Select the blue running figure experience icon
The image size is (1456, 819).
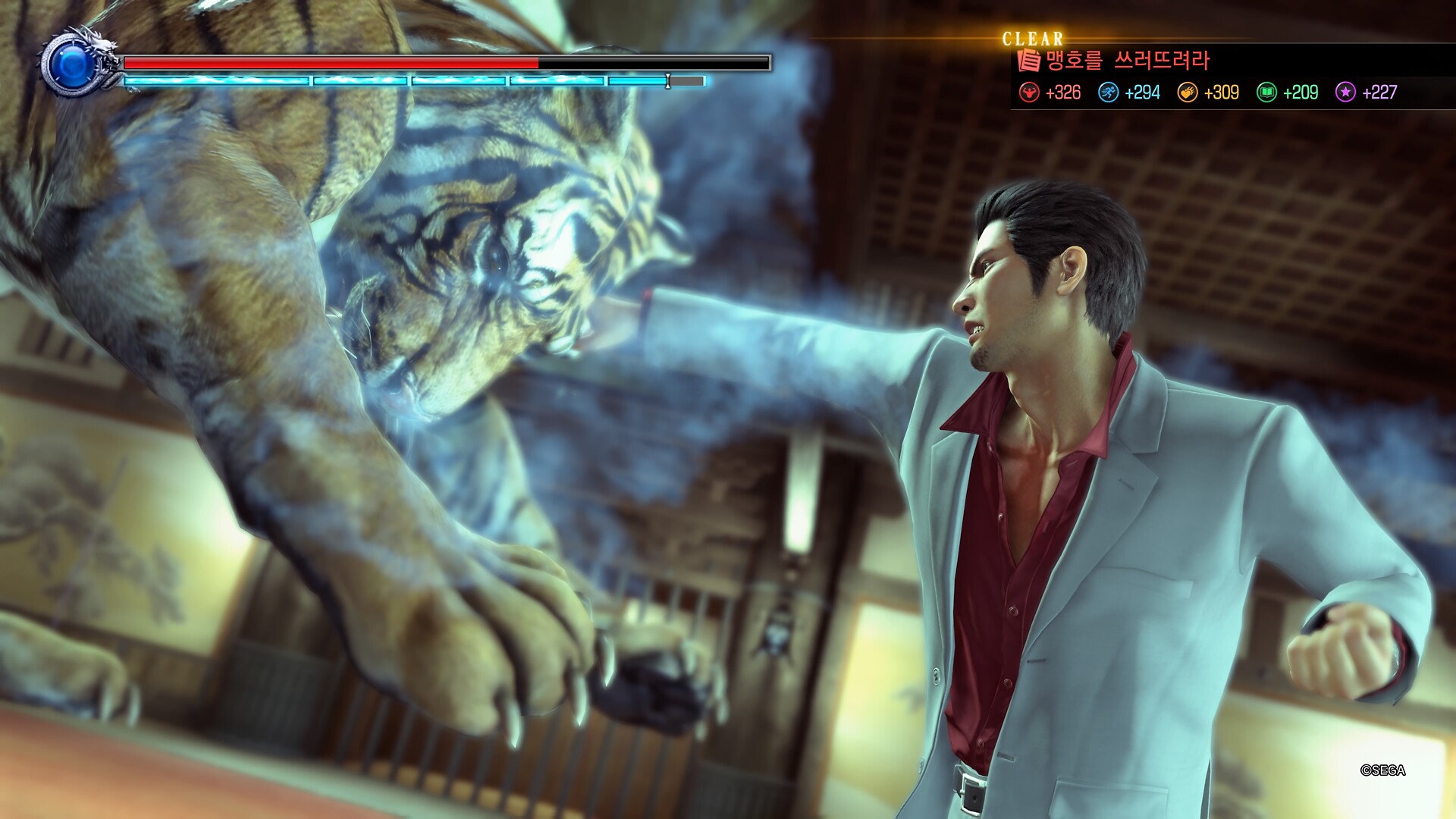[x=1109, y=93]
